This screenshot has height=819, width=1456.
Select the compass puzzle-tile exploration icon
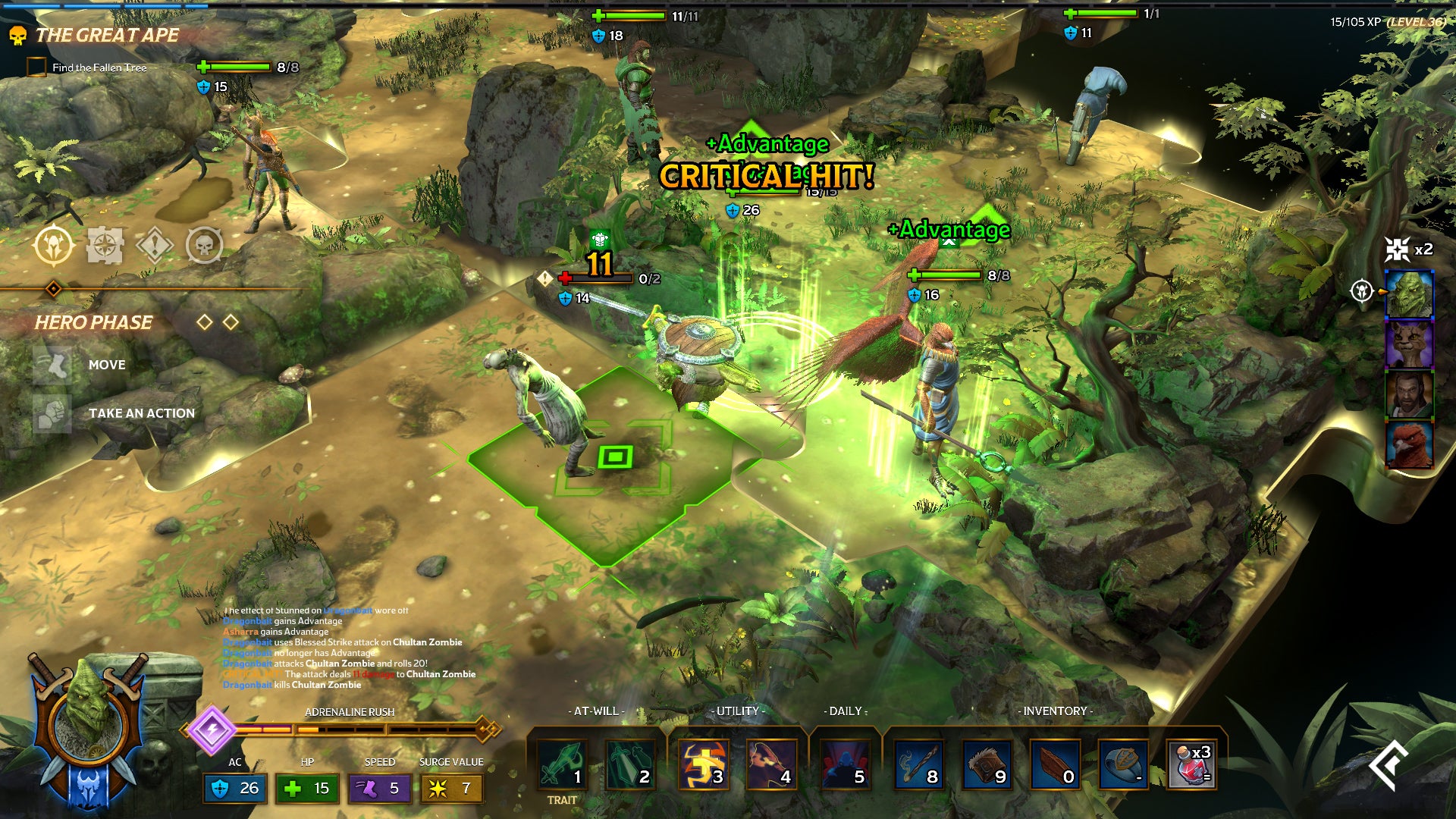pyautogui.click(x=105, y=246)
